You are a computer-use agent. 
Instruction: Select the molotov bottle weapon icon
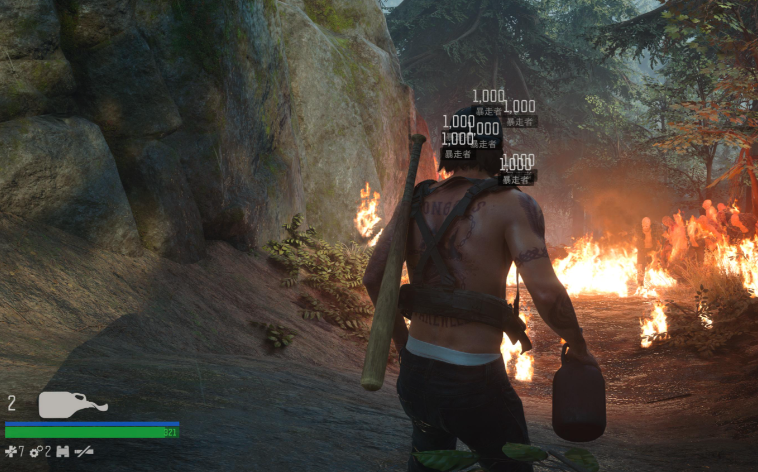pos(70,405)
